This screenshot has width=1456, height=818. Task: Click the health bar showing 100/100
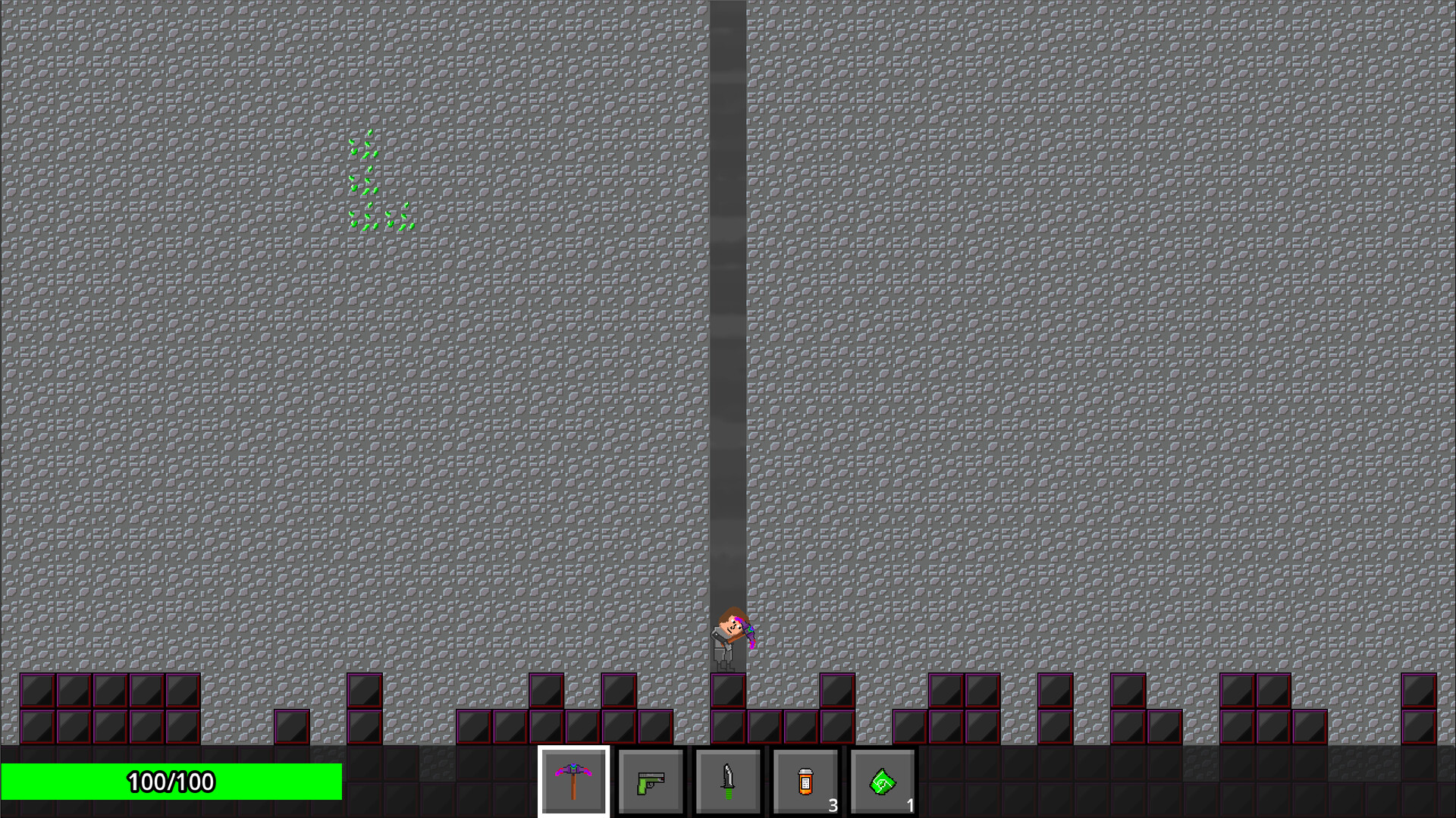[171, 781]
